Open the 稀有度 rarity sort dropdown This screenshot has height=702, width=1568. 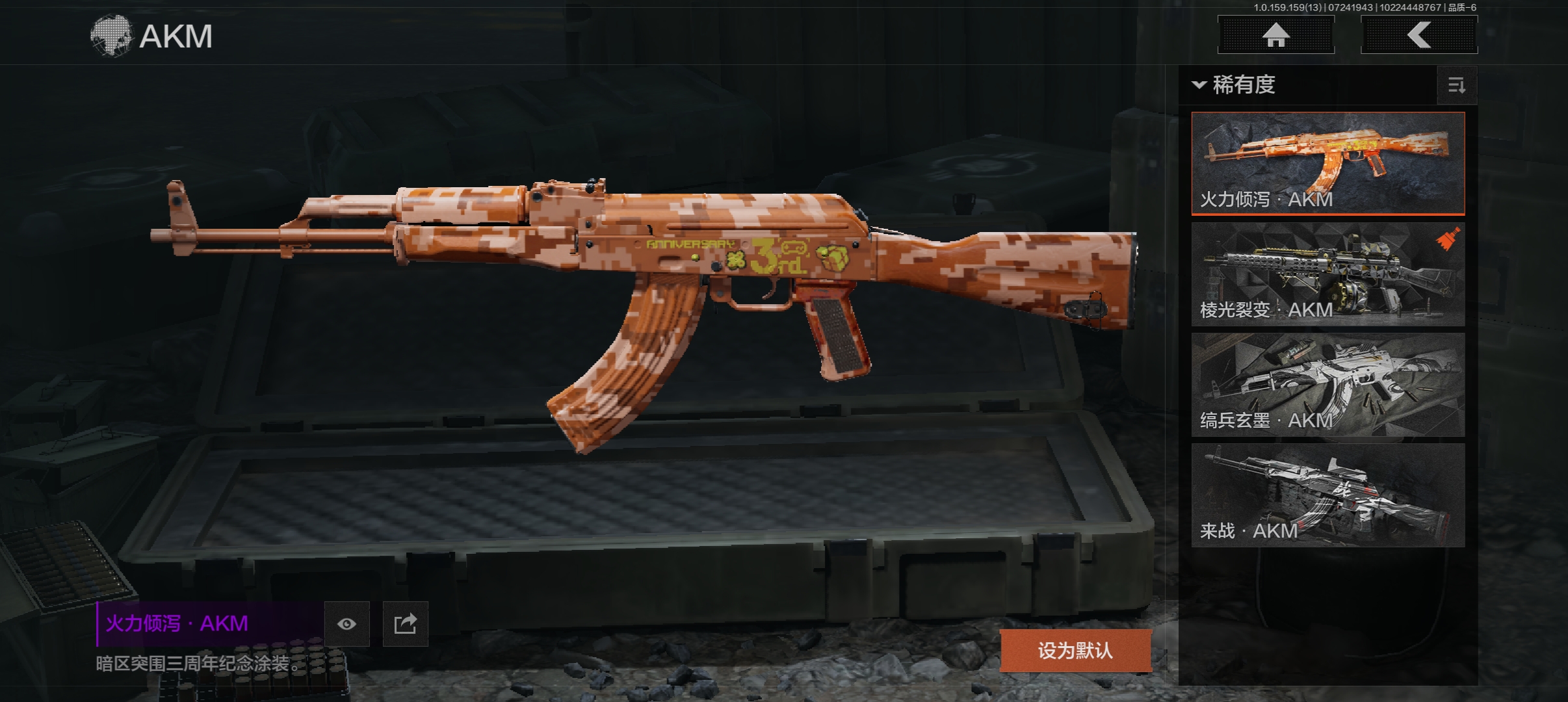(1235, 85)
